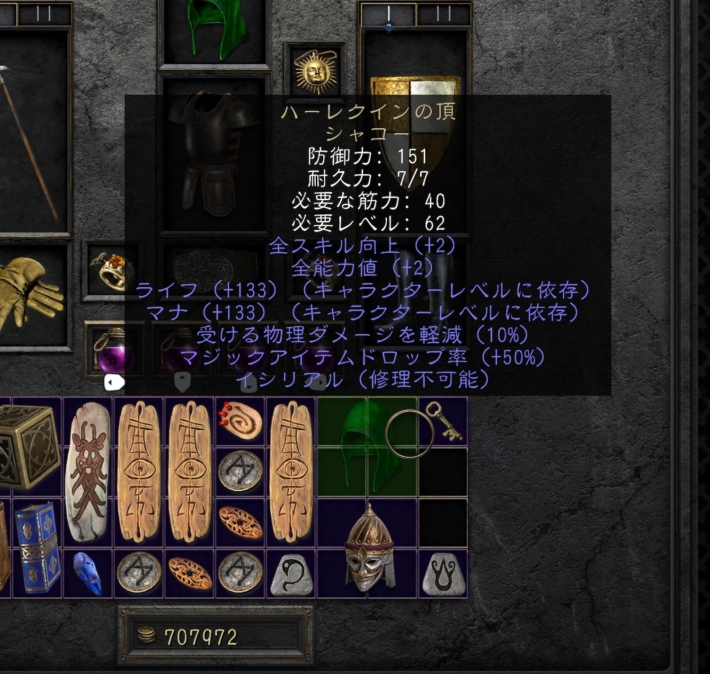Click the equipped sun-face amulet

point(313,70)
